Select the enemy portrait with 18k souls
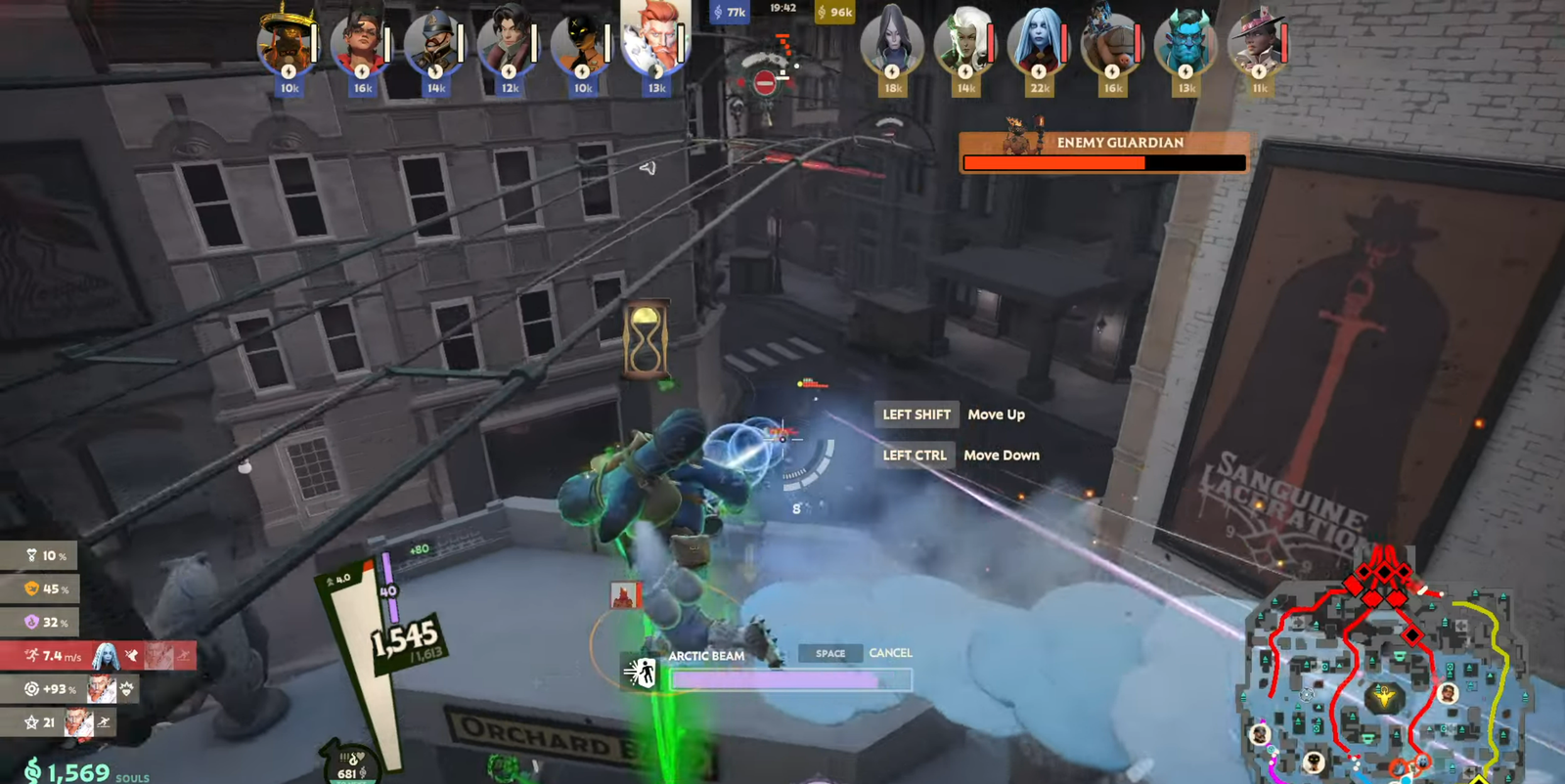1565x784 pixels. [x=891, y=44]
